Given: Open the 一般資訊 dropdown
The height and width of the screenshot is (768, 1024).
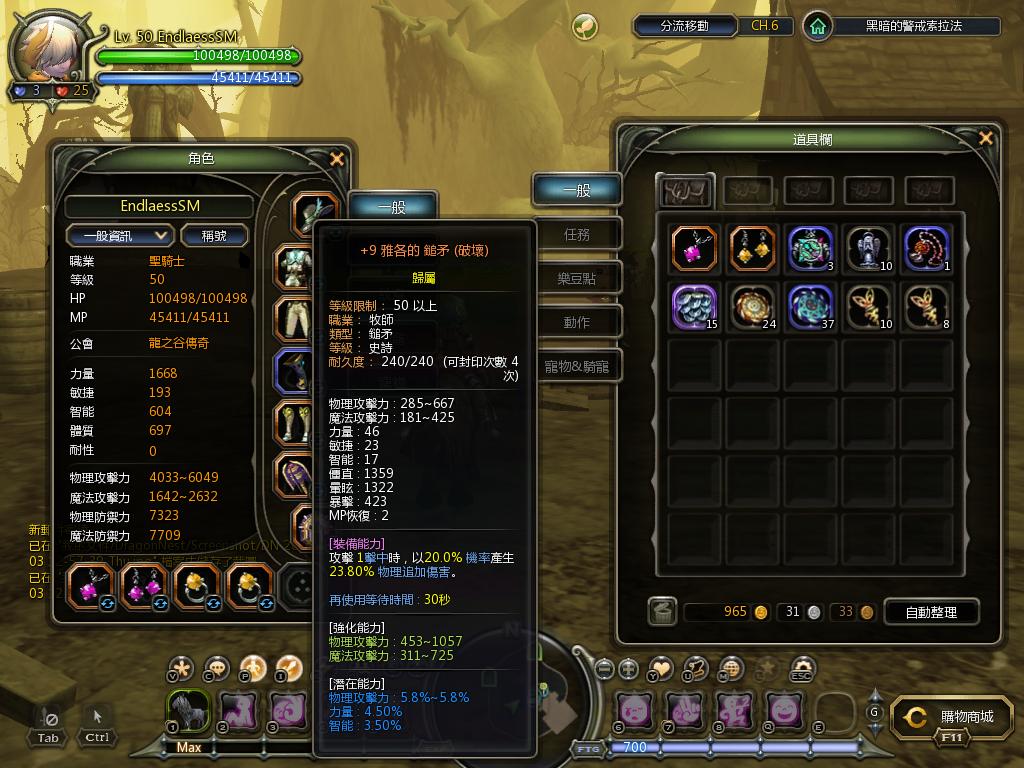Looking at the screenshot, I should click(120, 236).
